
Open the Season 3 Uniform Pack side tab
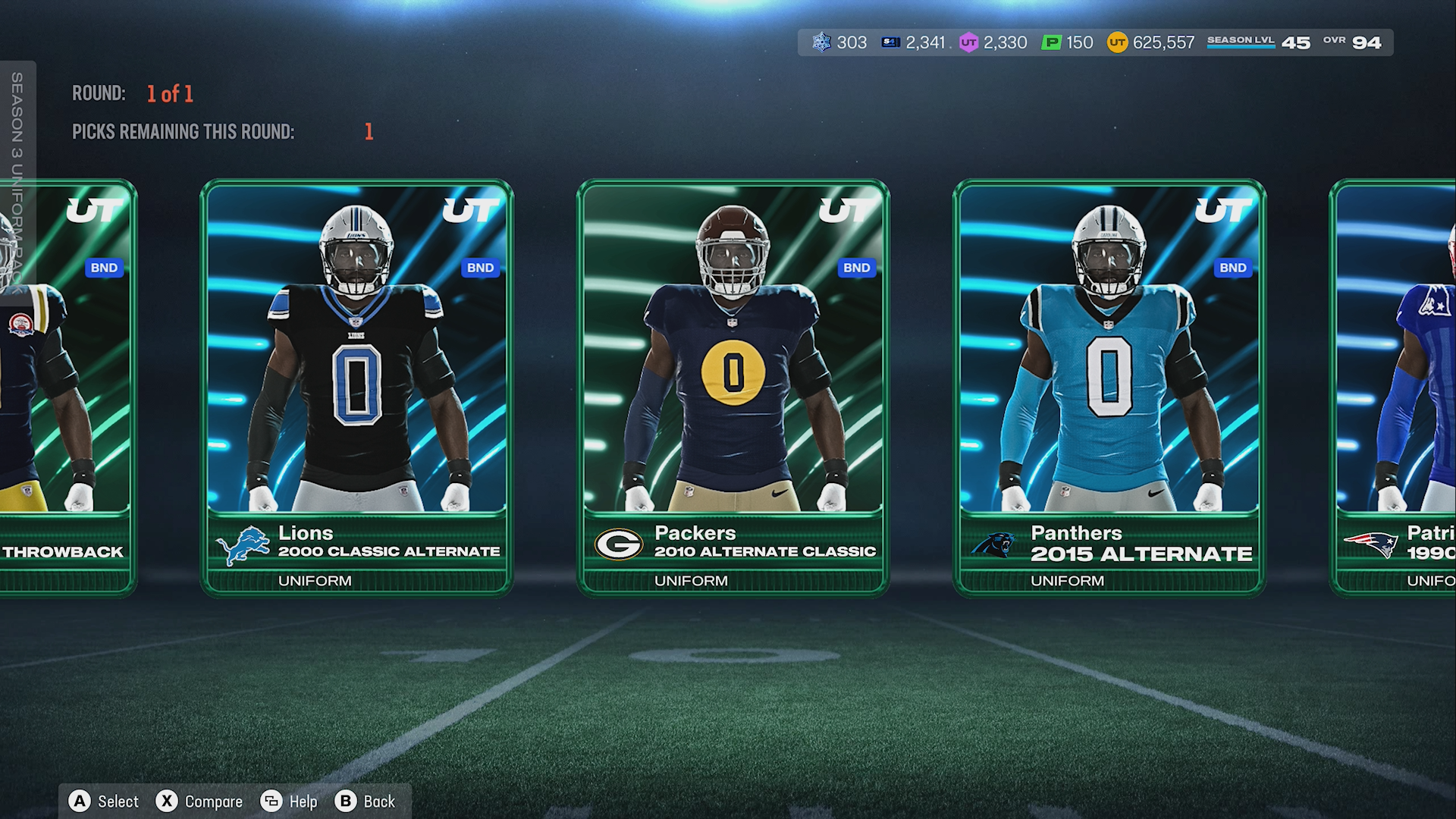click(x=17, y=182)
